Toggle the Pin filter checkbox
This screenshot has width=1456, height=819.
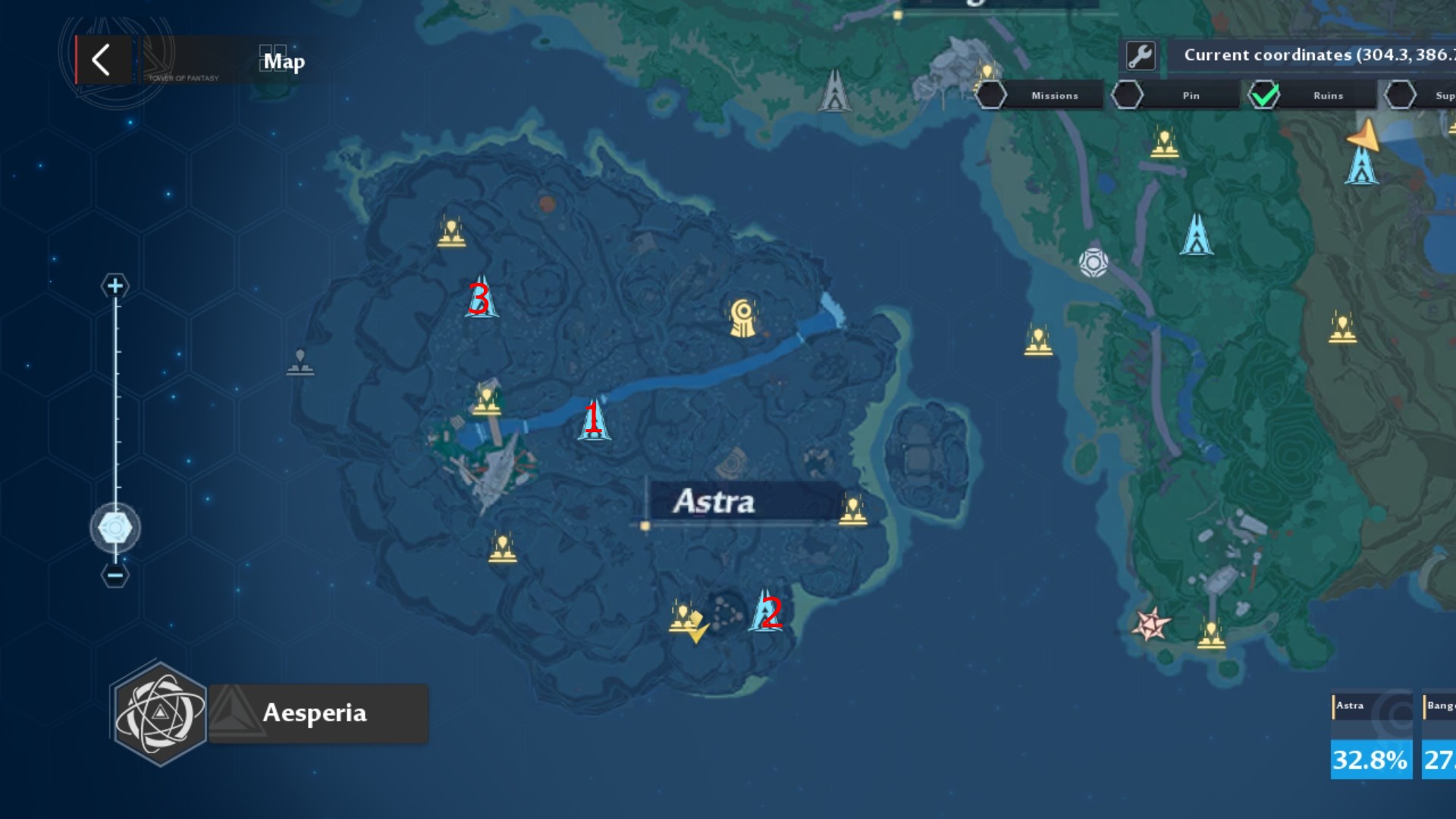pos(1127,96)
